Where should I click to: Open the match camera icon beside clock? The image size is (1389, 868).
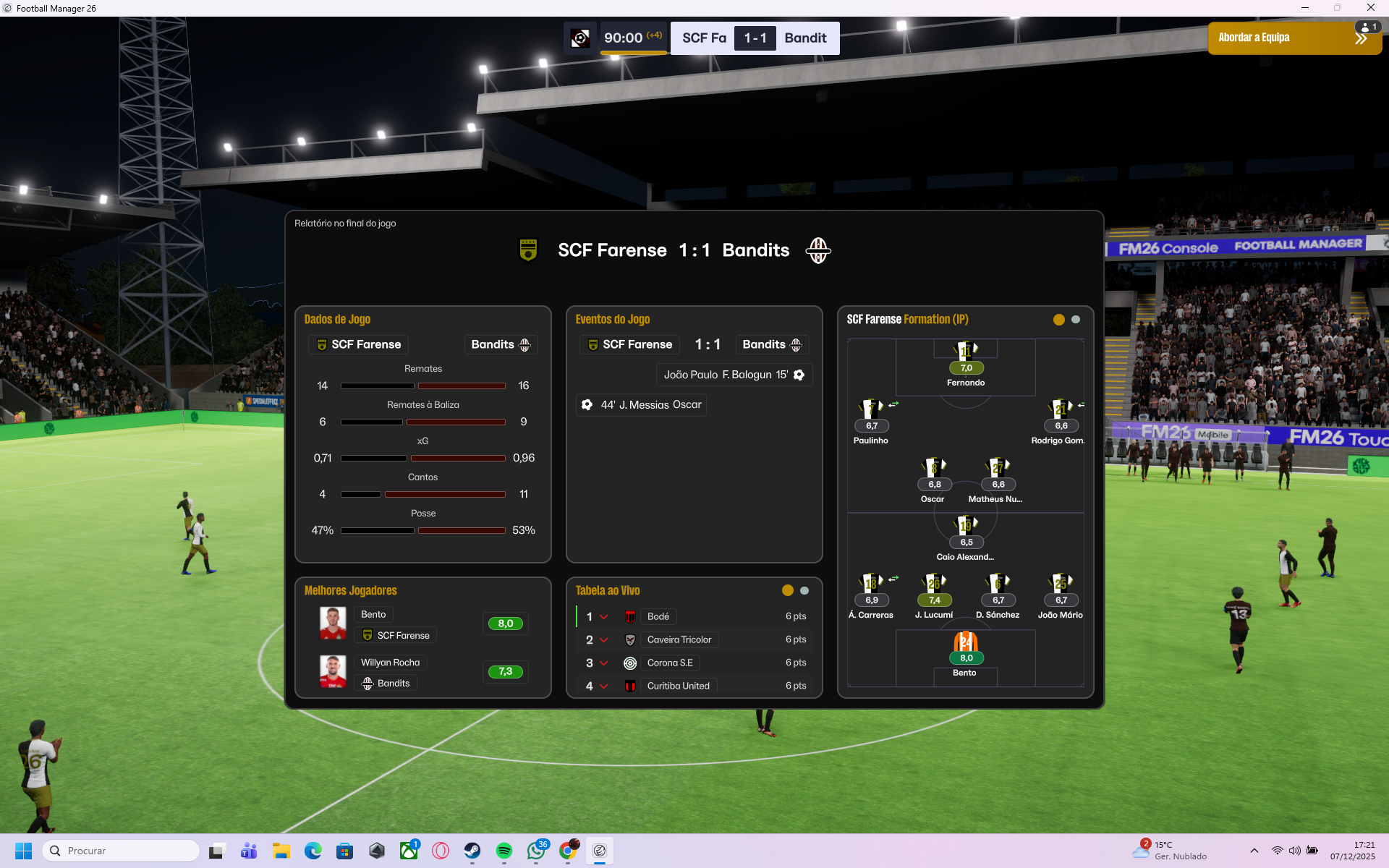tap(580, 38)
